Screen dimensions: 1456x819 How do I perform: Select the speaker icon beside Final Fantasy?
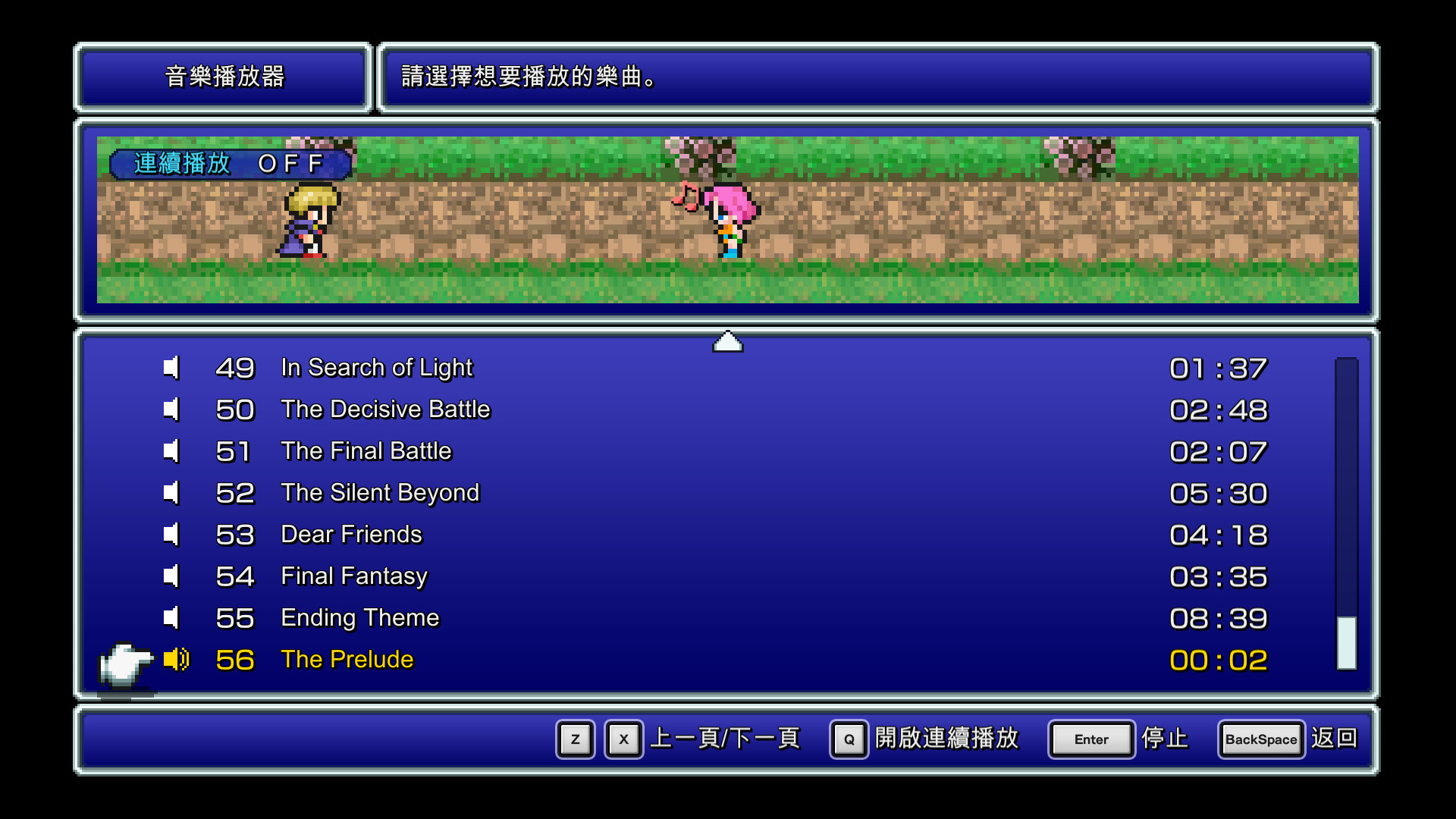pos(171,576)
